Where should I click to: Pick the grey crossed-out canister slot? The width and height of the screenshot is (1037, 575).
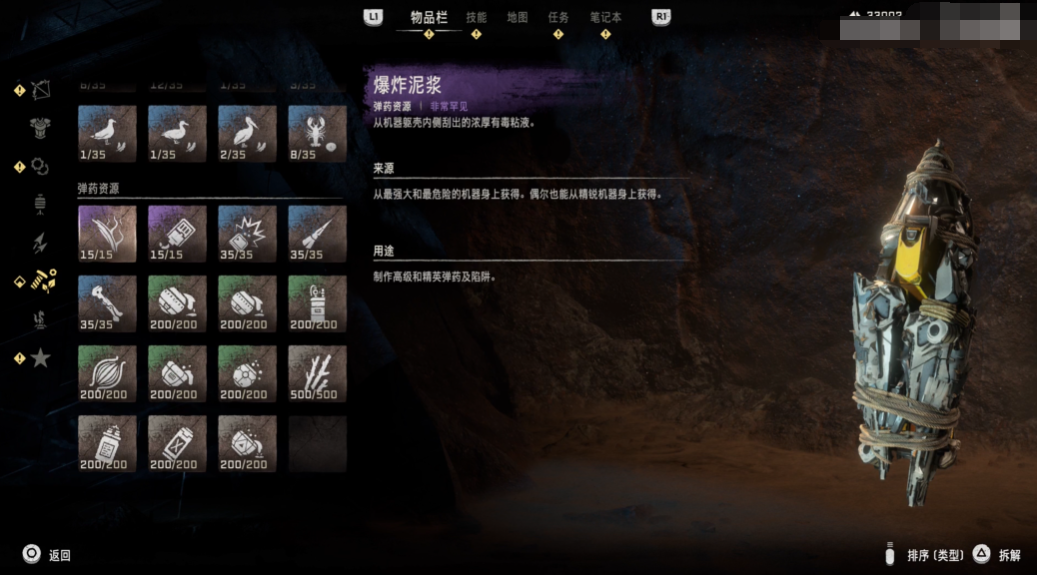click(x=177, y=443)
